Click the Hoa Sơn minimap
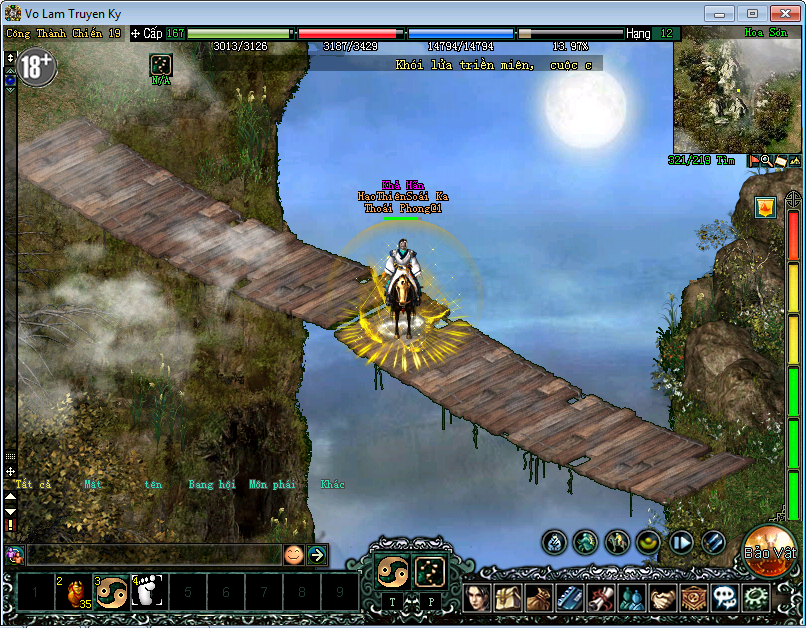Viewport: 806px width, 628px height. (737, 96)
